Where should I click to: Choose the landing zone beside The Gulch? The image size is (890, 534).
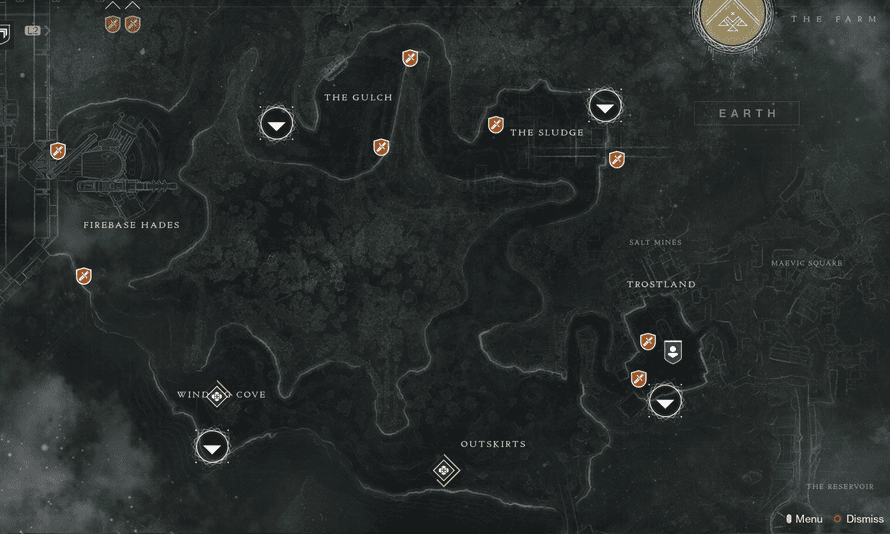pos(277,124)
